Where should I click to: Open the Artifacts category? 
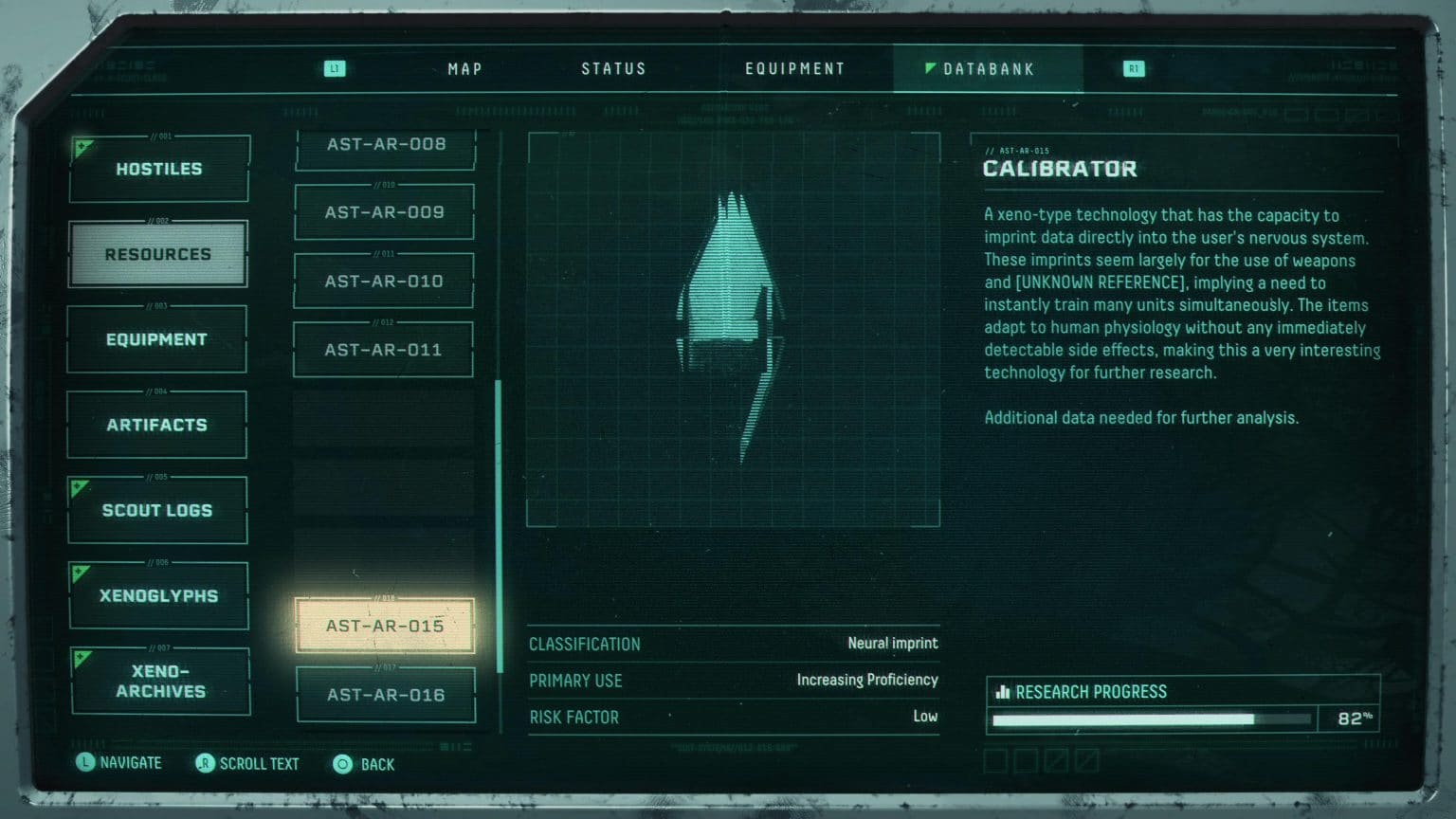point(156,425)
